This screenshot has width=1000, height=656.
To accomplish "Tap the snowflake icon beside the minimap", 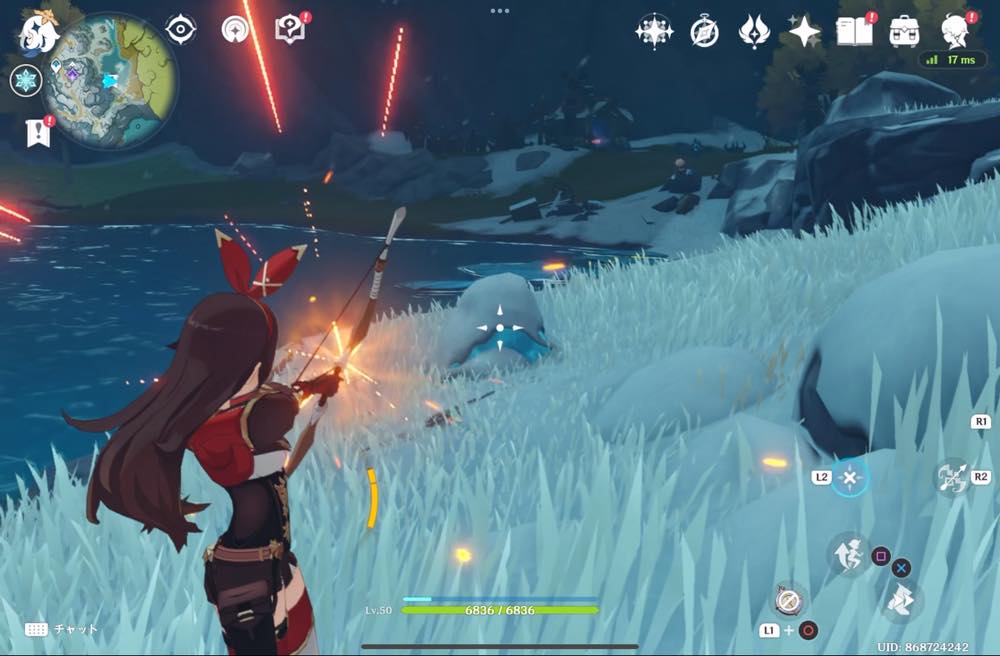I will [25, 81].
